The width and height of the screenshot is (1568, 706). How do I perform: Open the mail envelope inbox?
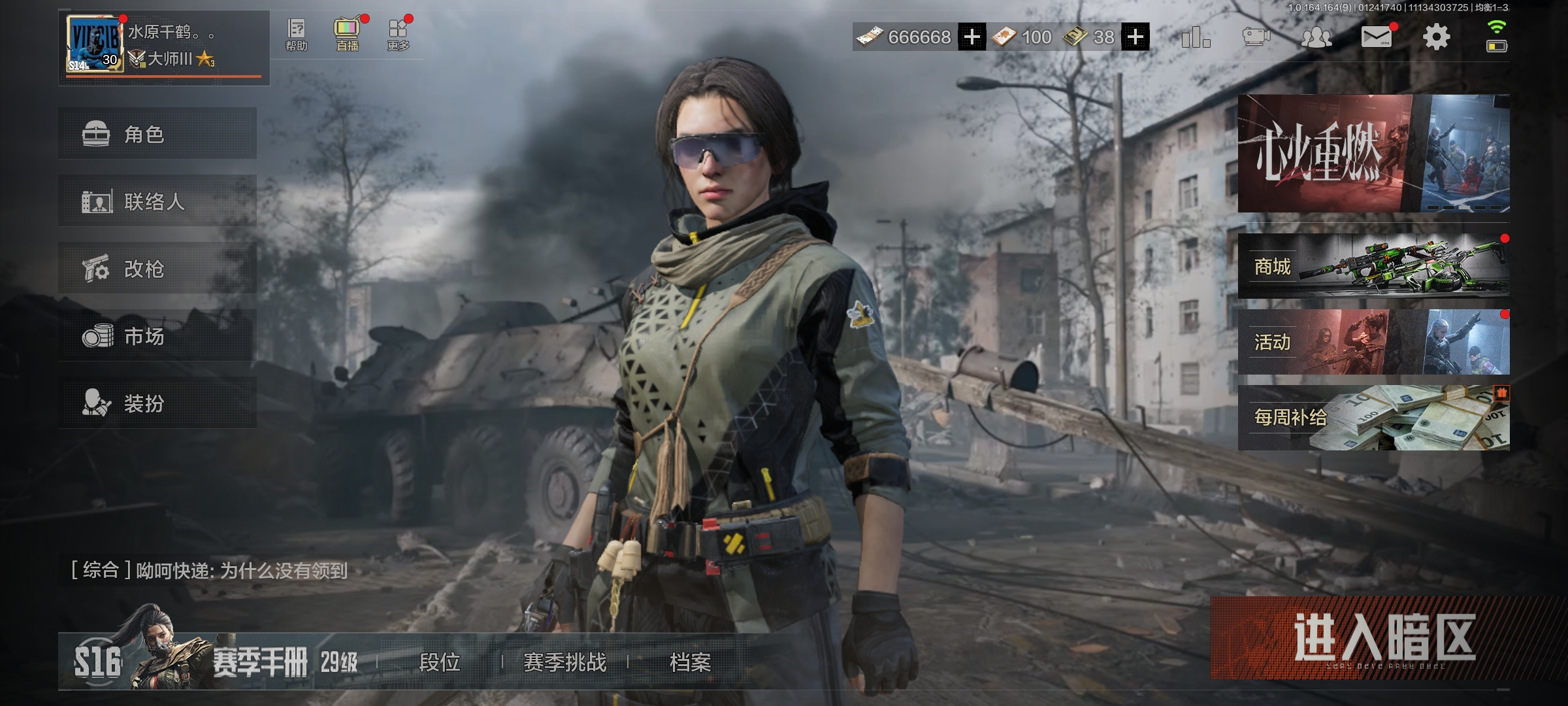tap(1376, 37)
